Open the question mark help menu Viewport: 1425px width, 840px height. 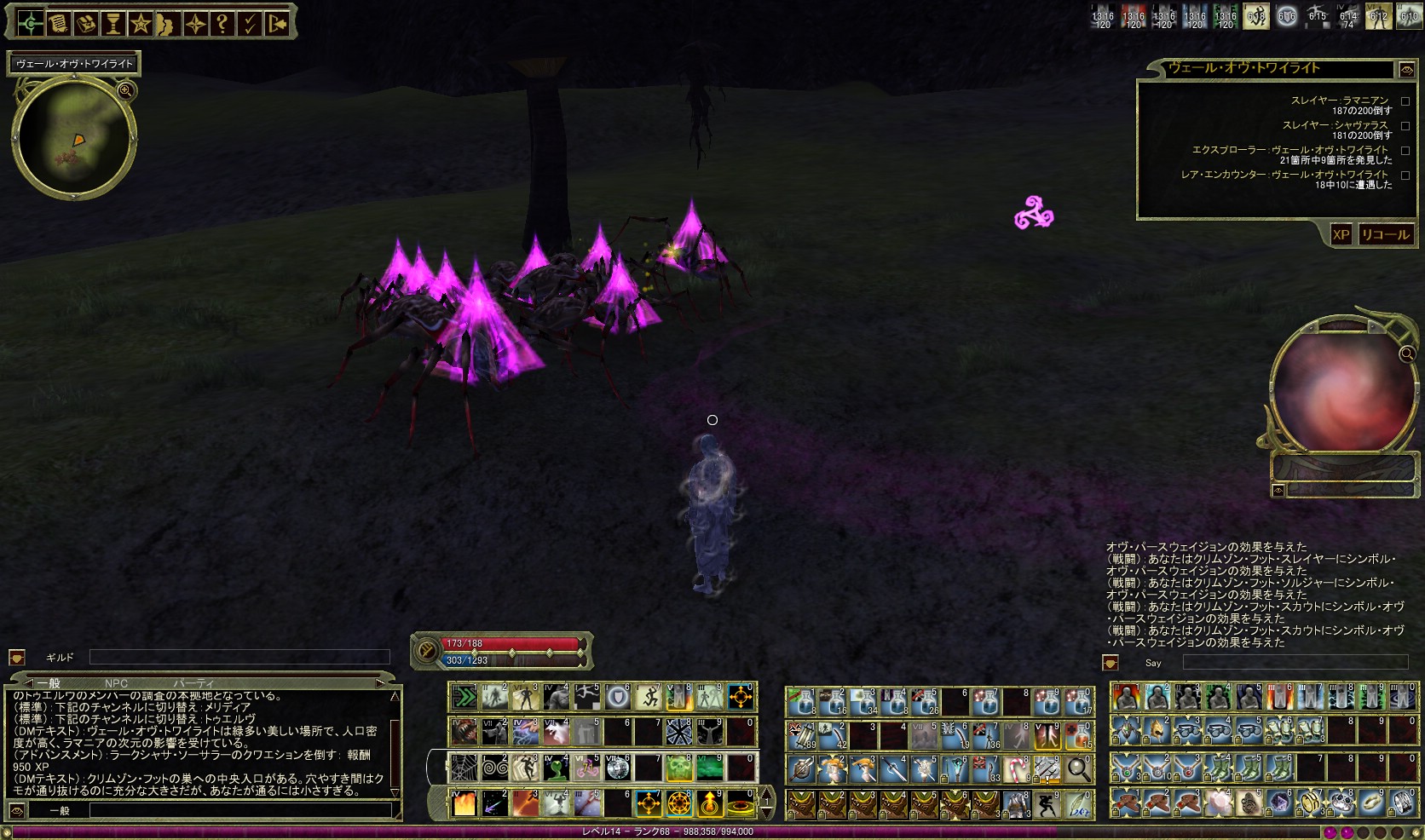click(222, 24)
